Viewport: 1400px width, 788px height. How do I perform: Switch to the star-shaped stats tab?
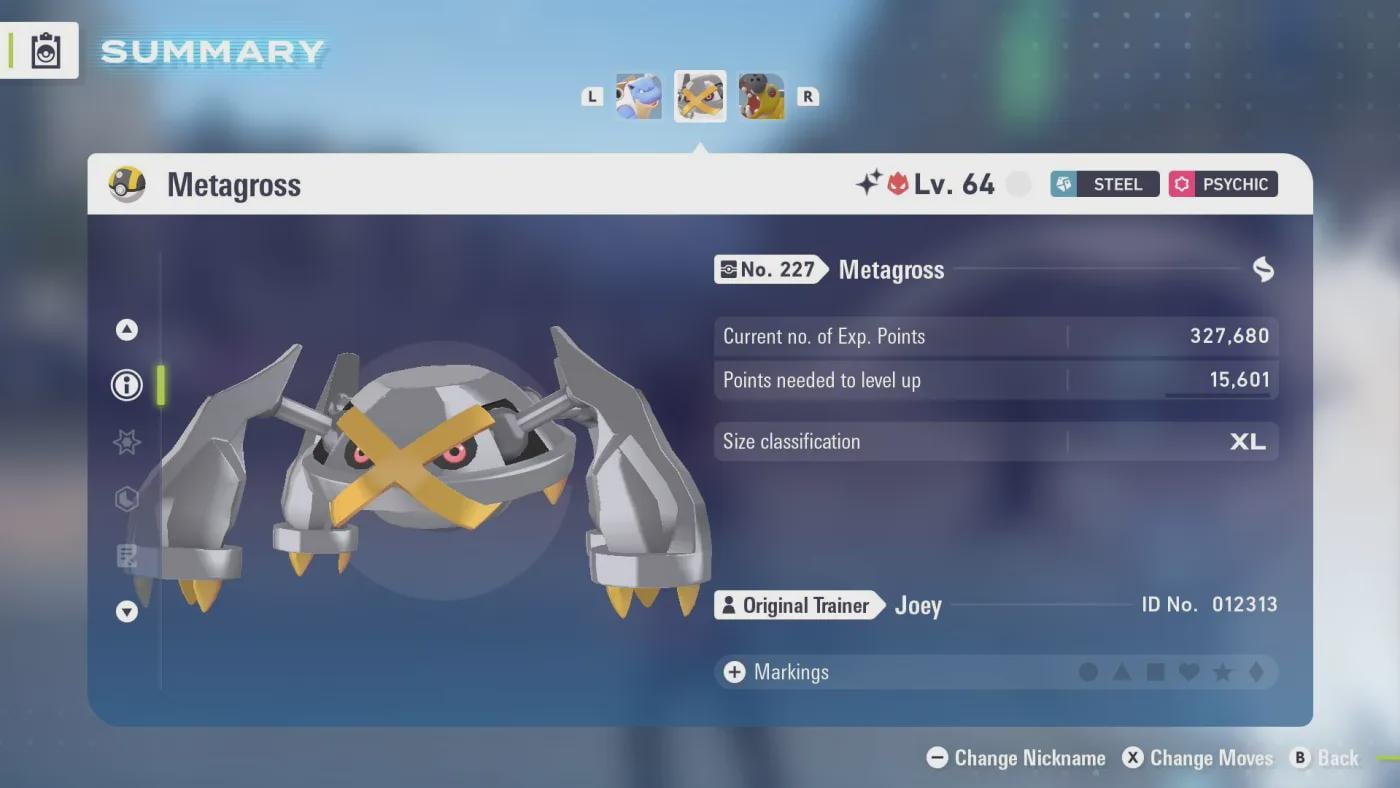click(x=127, y=442)
